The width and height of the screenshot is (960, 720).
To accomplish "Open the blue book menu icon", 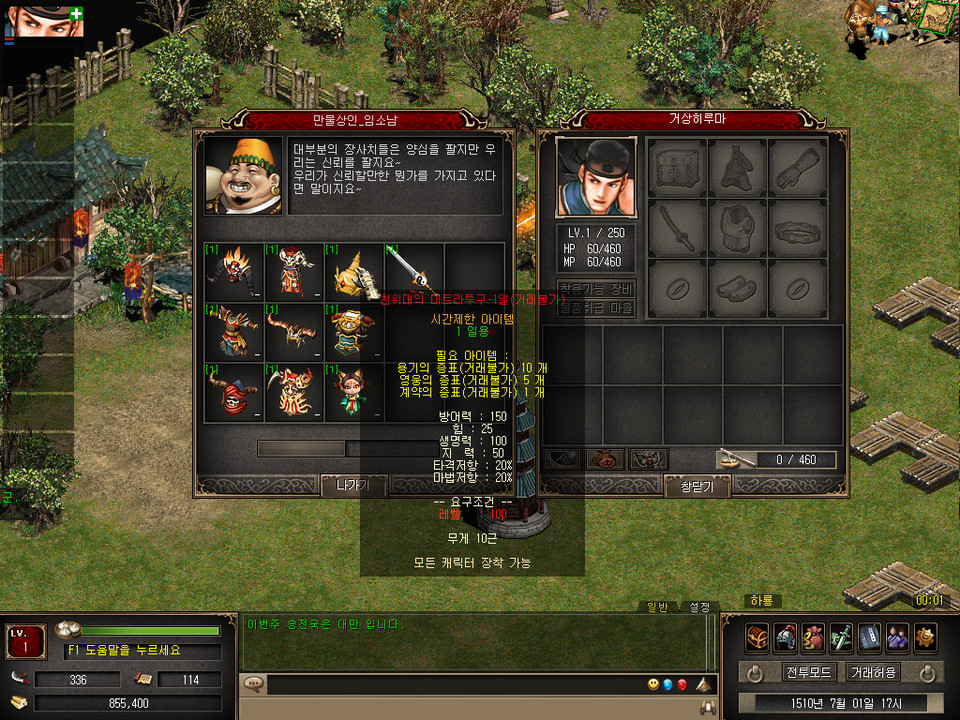I will coord(869,636).
